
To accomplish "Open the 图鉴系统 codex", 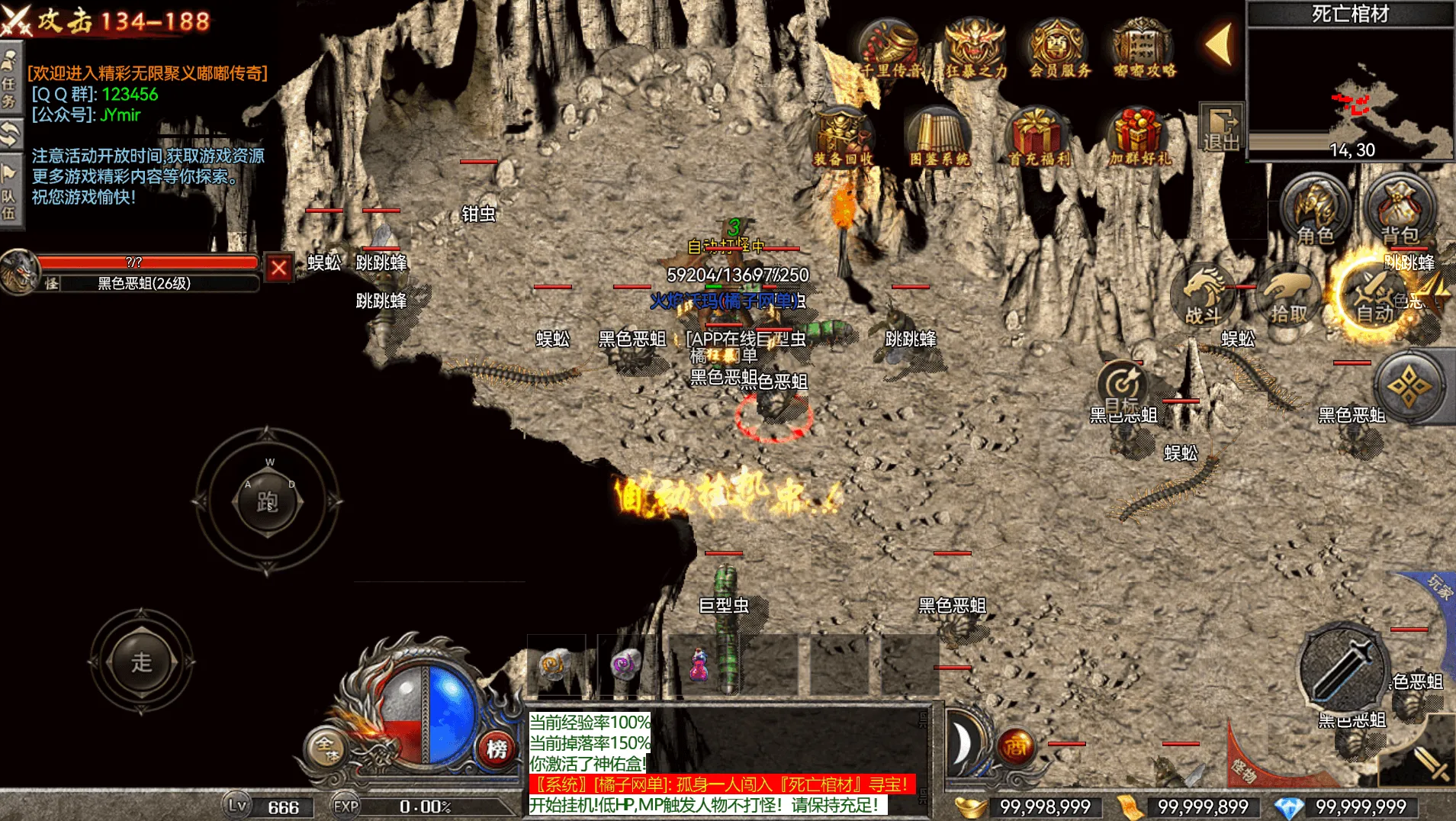I will point(939,137).
